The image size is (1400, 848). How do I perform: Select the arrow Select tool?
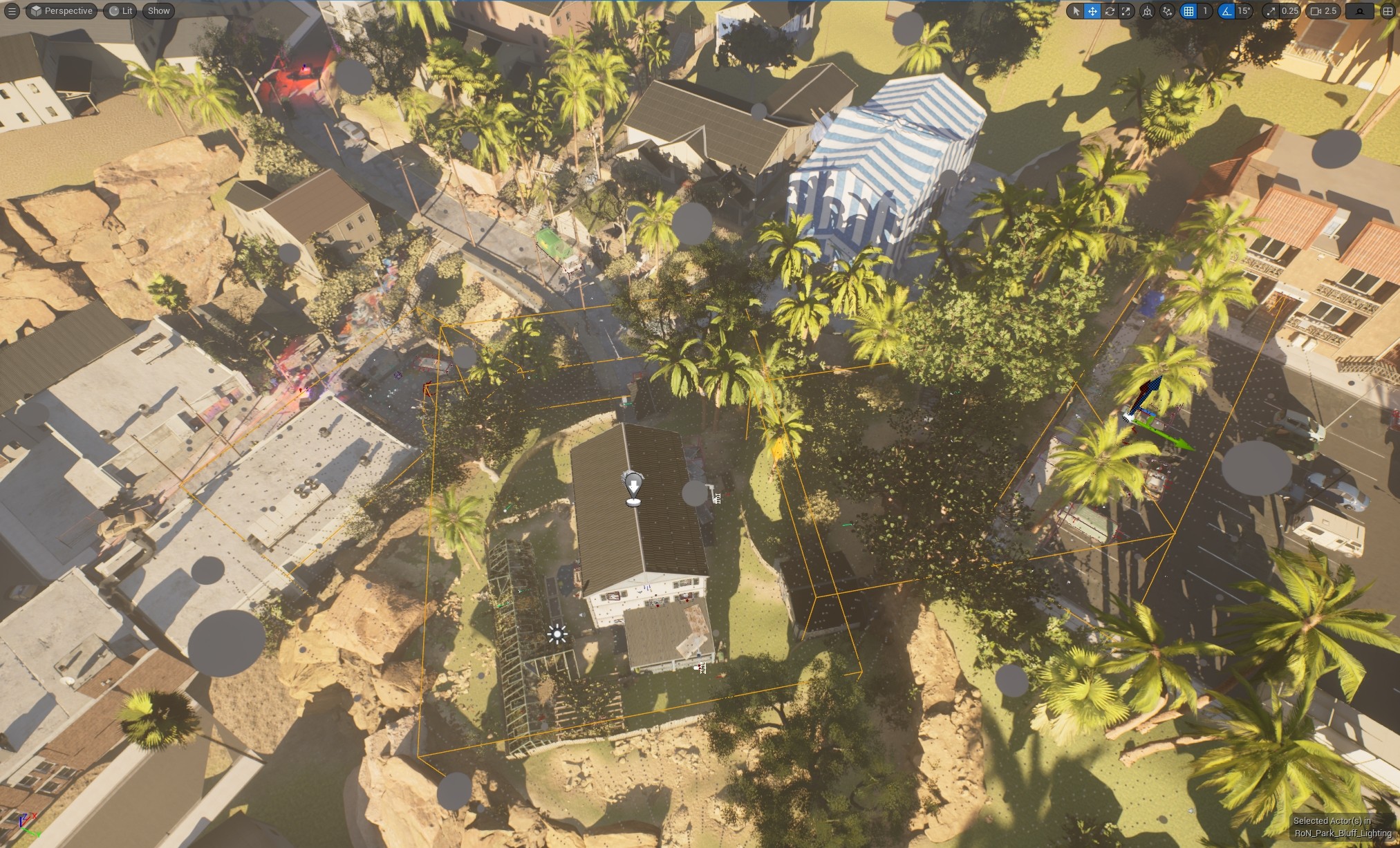pos(1076,11)
